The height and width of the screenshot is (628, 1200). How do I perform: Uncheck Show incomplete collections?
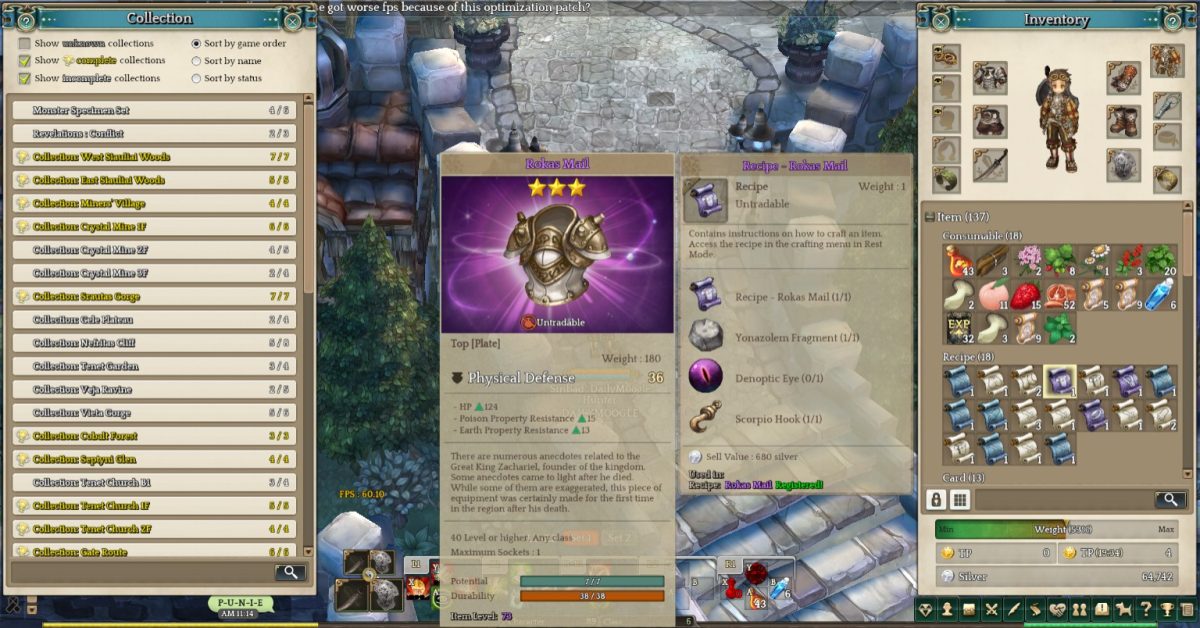click(x=25, y=78)
